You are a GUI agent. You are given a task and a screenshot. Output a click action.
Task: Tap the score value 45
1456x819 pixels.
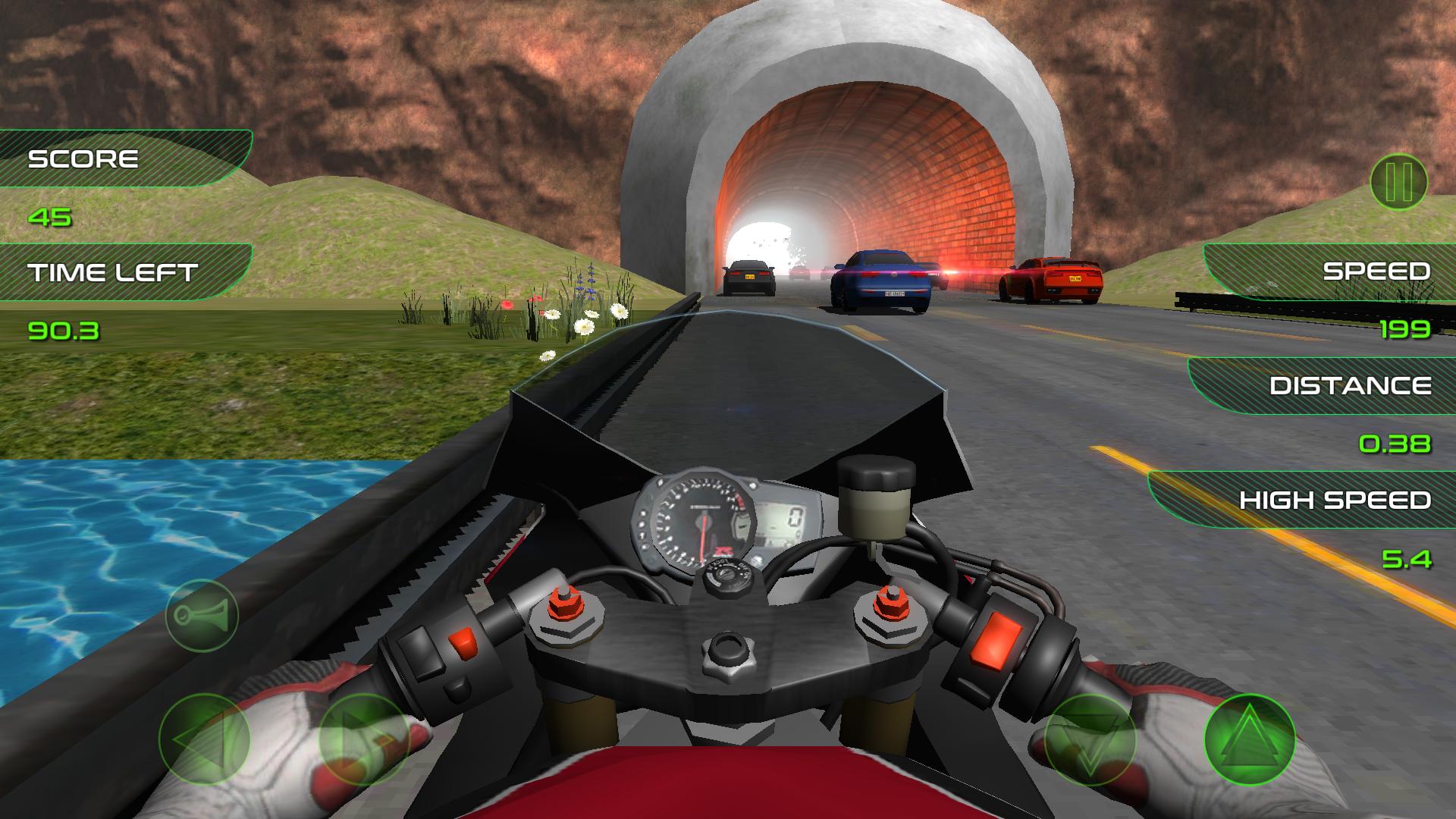coord(49,218)
